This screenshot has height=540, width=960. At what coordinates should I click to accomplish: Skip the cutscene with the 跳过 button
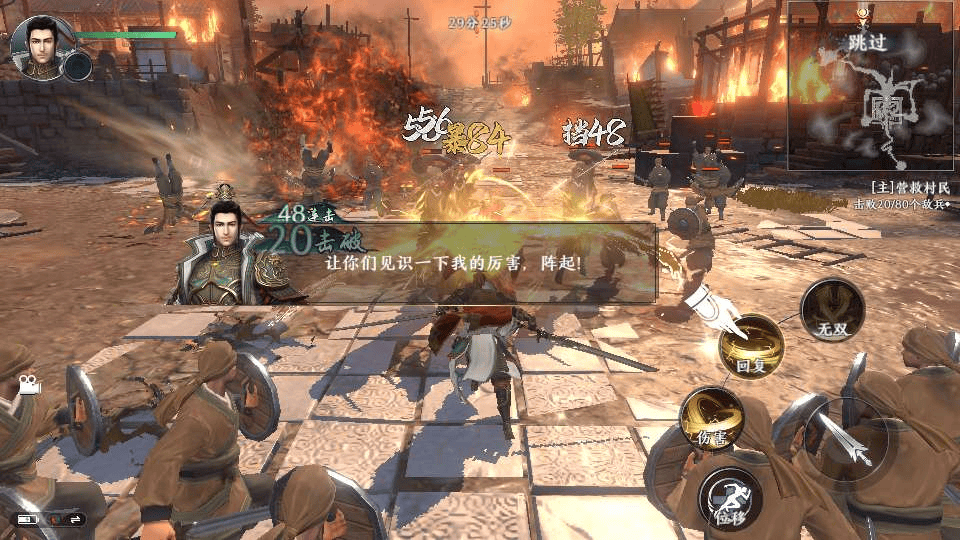click(867, 43)
